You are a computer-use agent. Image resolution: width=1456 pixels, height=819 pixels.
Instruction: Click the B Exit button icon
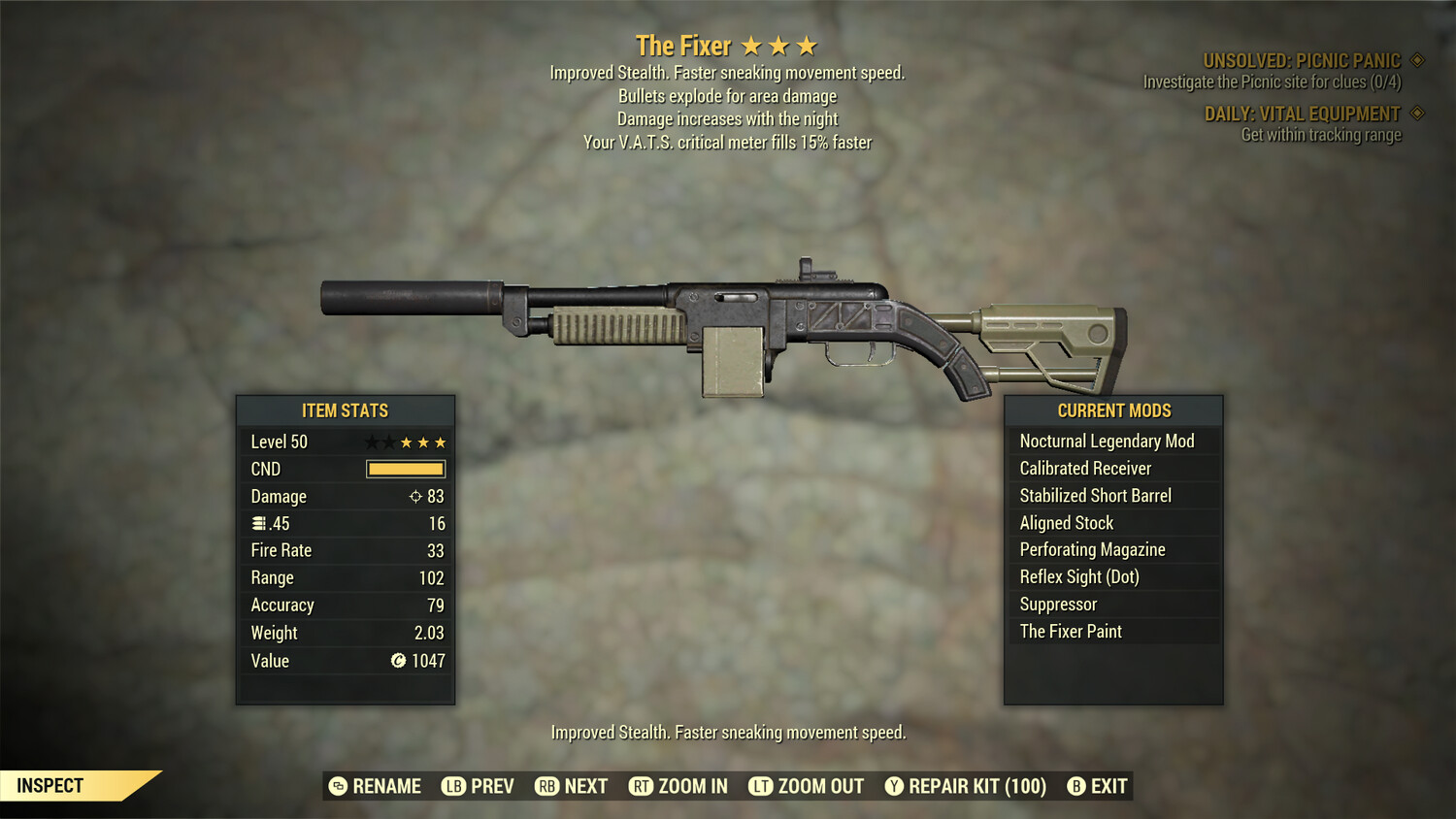(x=1075, y=786)
